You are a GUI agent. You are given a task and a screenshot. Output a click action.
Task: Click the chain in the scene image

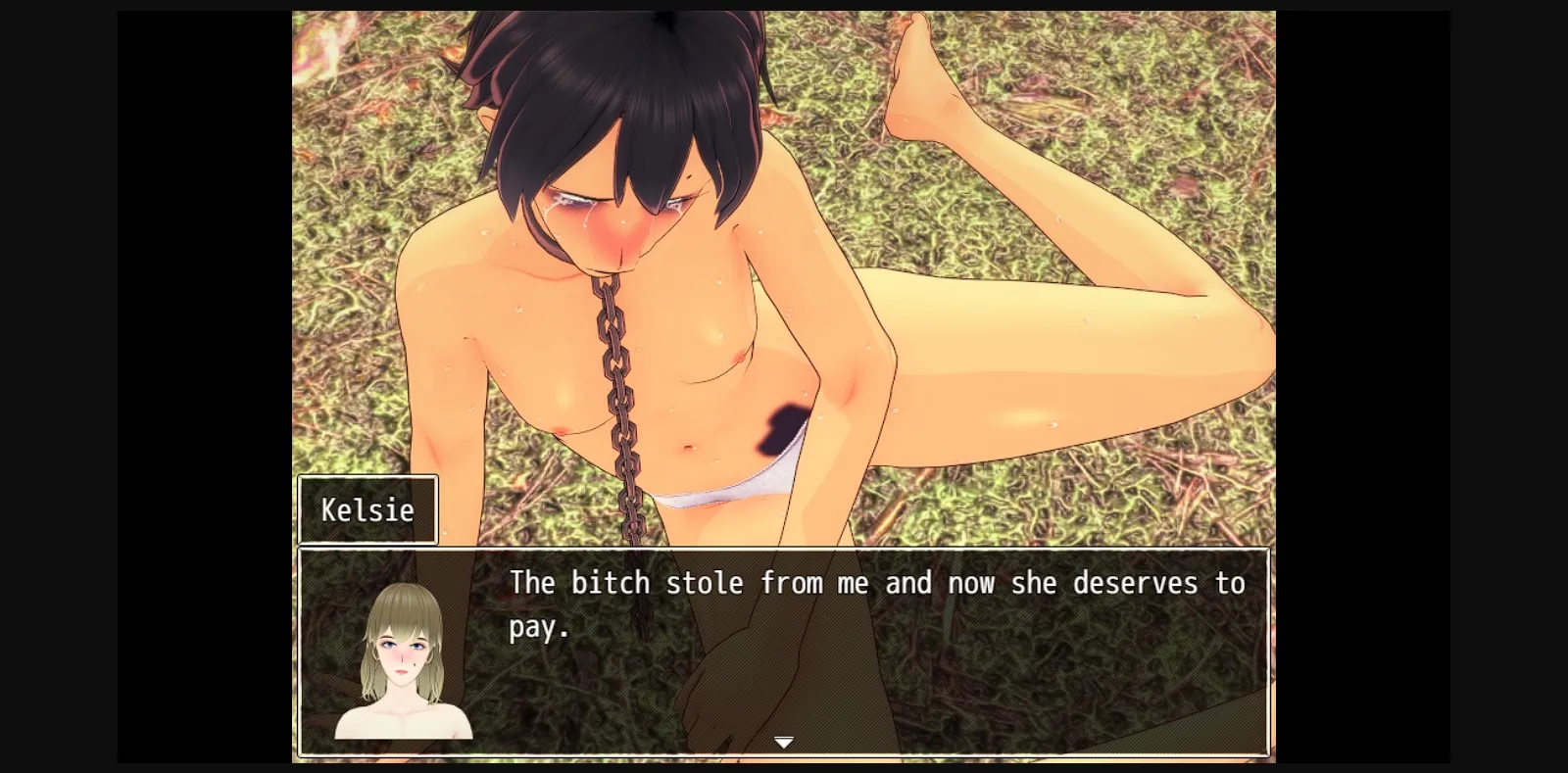tap(617, 392)
